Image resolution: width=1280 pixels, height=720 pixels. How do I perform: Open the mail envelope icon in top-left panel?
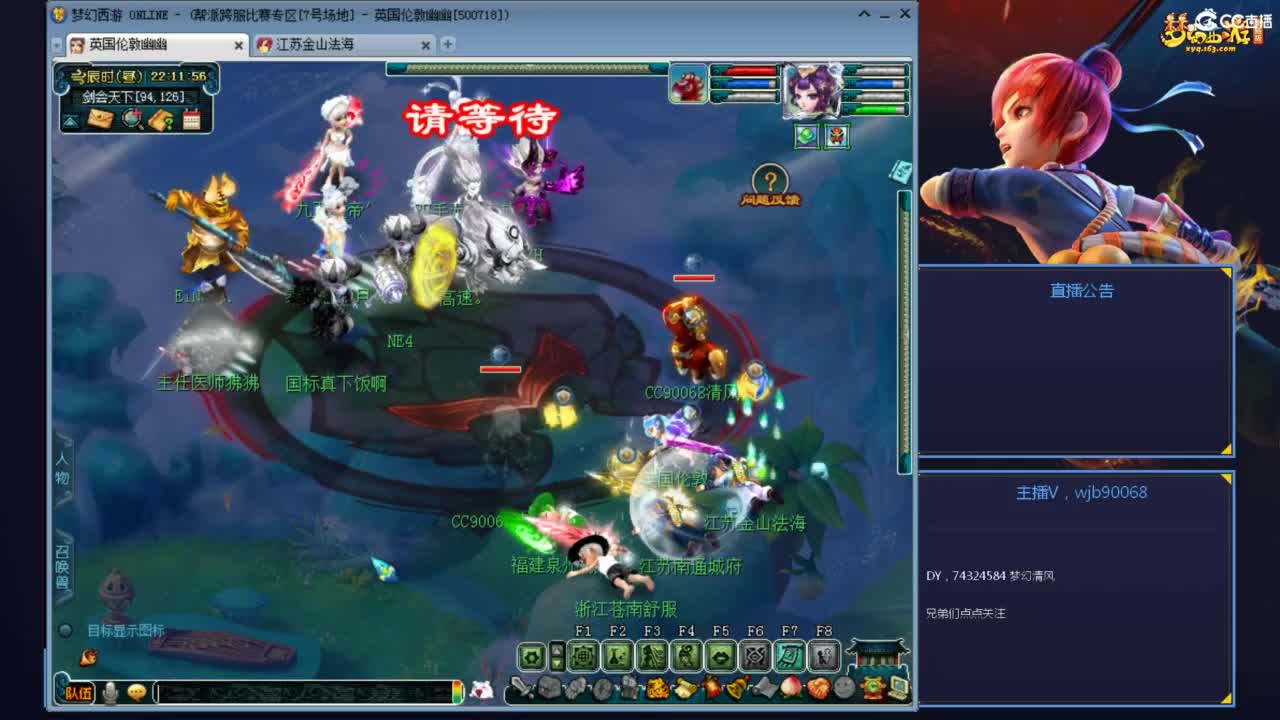tap(100, 118)
